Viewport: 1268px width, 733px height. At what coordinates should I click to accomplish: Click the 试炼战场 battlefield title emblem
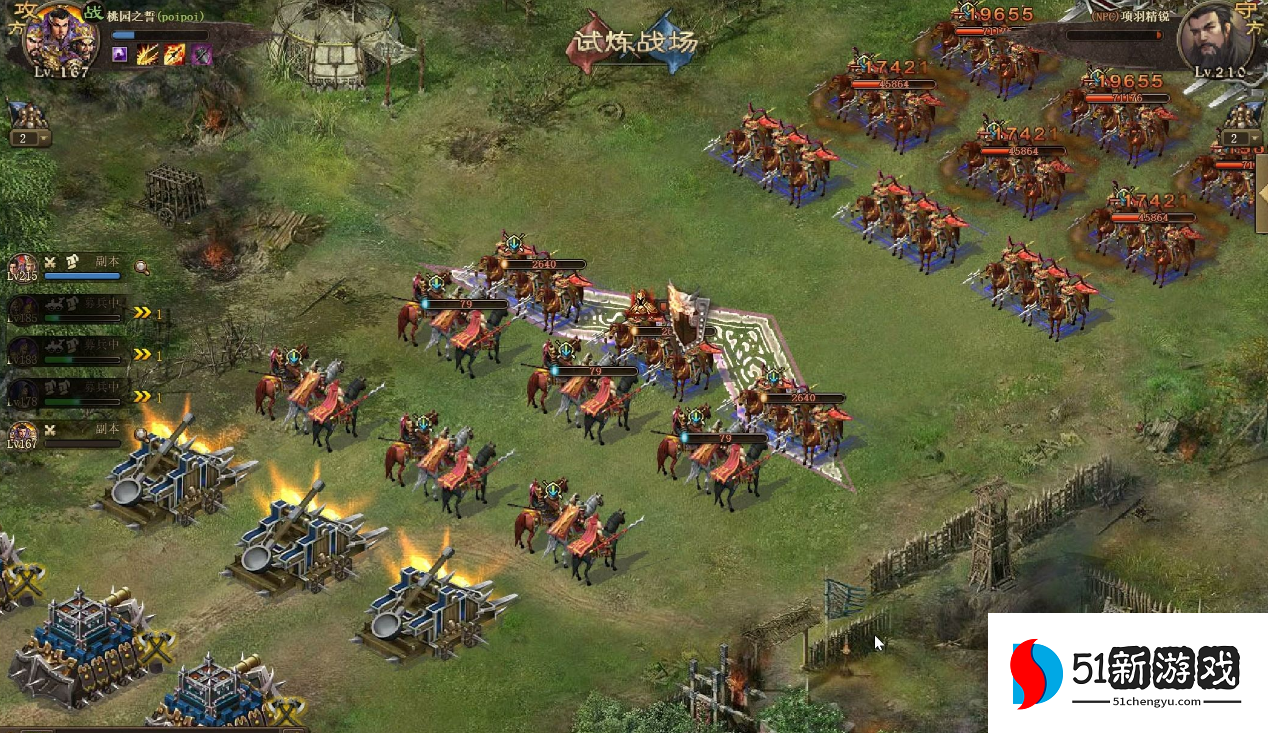(632, 42)
